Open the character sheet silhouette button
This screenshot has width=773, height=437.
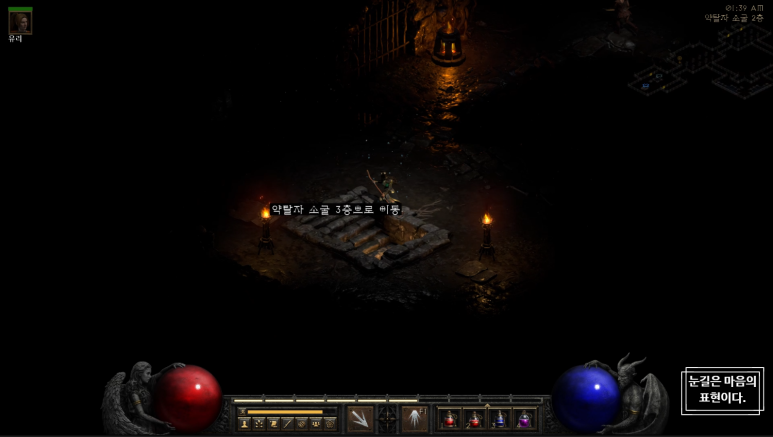tap(244, 424)
